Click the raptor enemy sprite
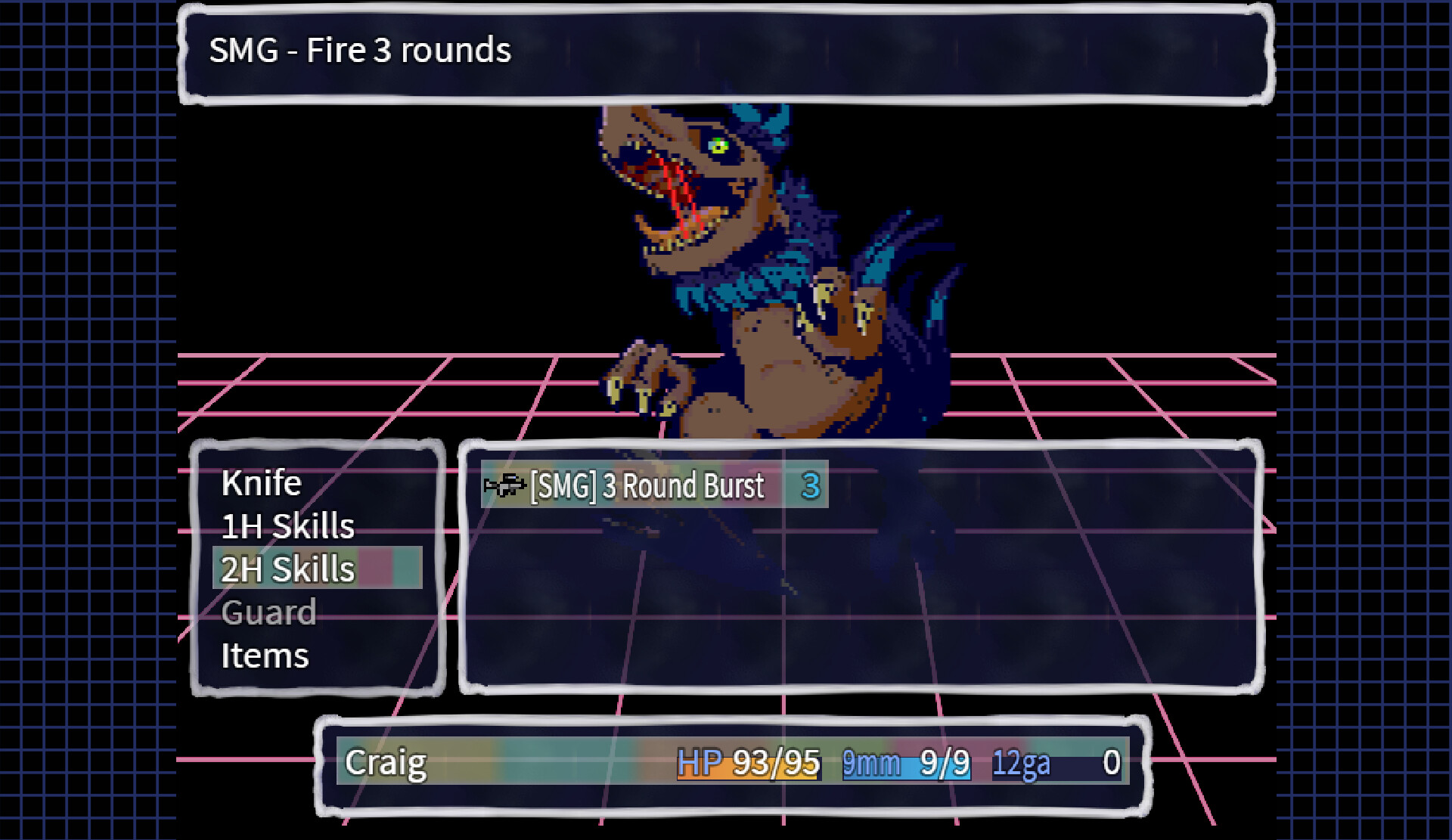1452x840 pixels. (756, 265)
